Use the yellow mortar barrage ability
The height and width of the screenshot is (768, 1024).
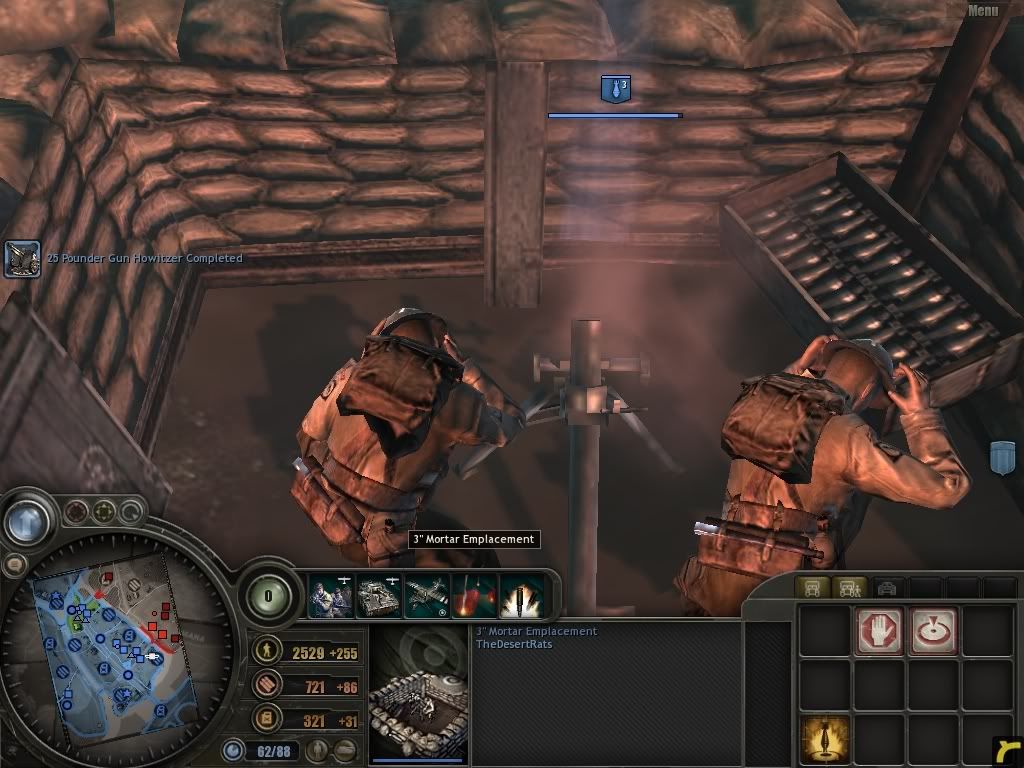pyautogui.click(x=825, y=740)
